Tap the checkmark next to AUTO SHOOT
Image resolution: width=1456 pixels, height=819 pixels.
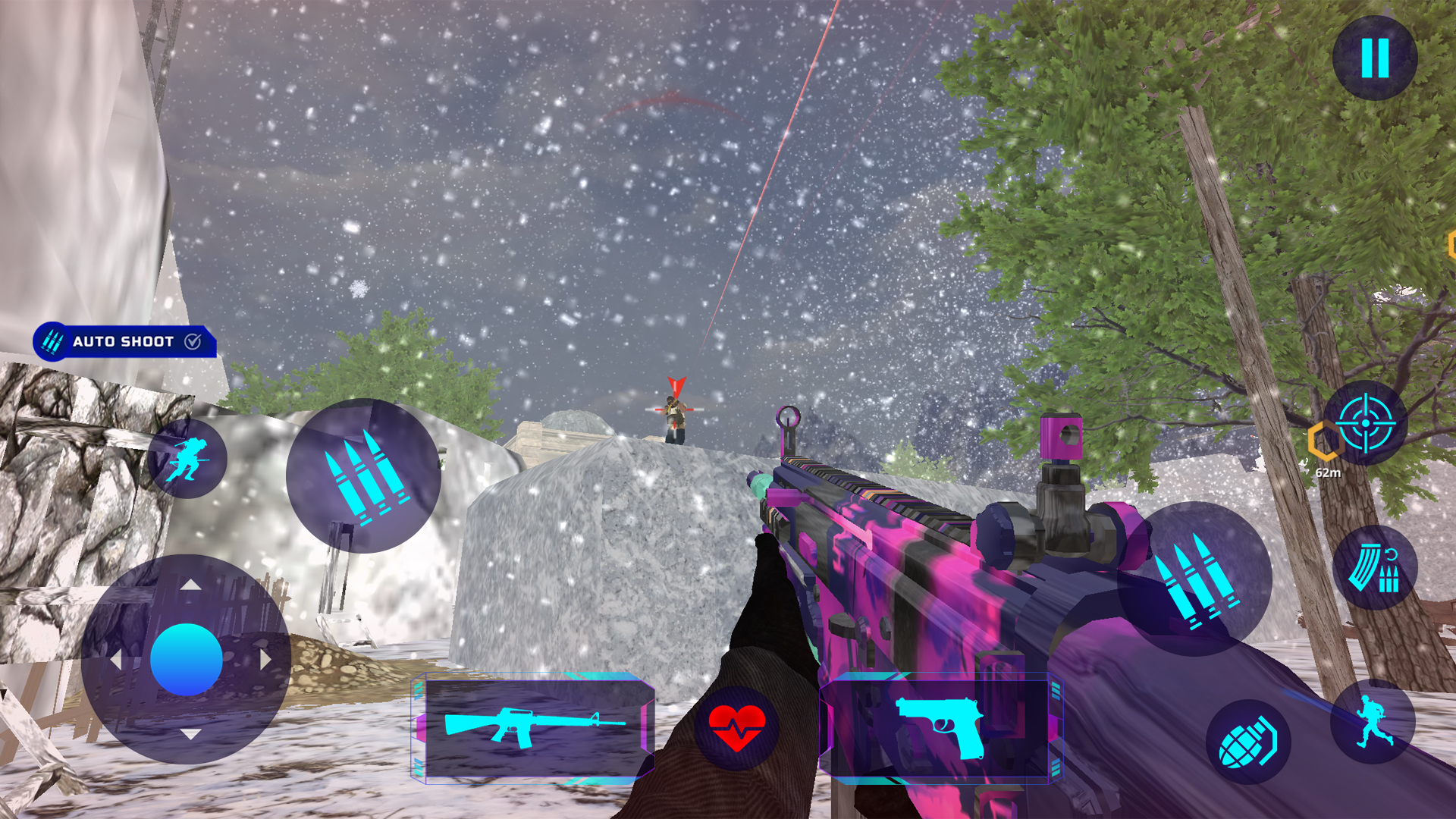[x=192, y=342]
